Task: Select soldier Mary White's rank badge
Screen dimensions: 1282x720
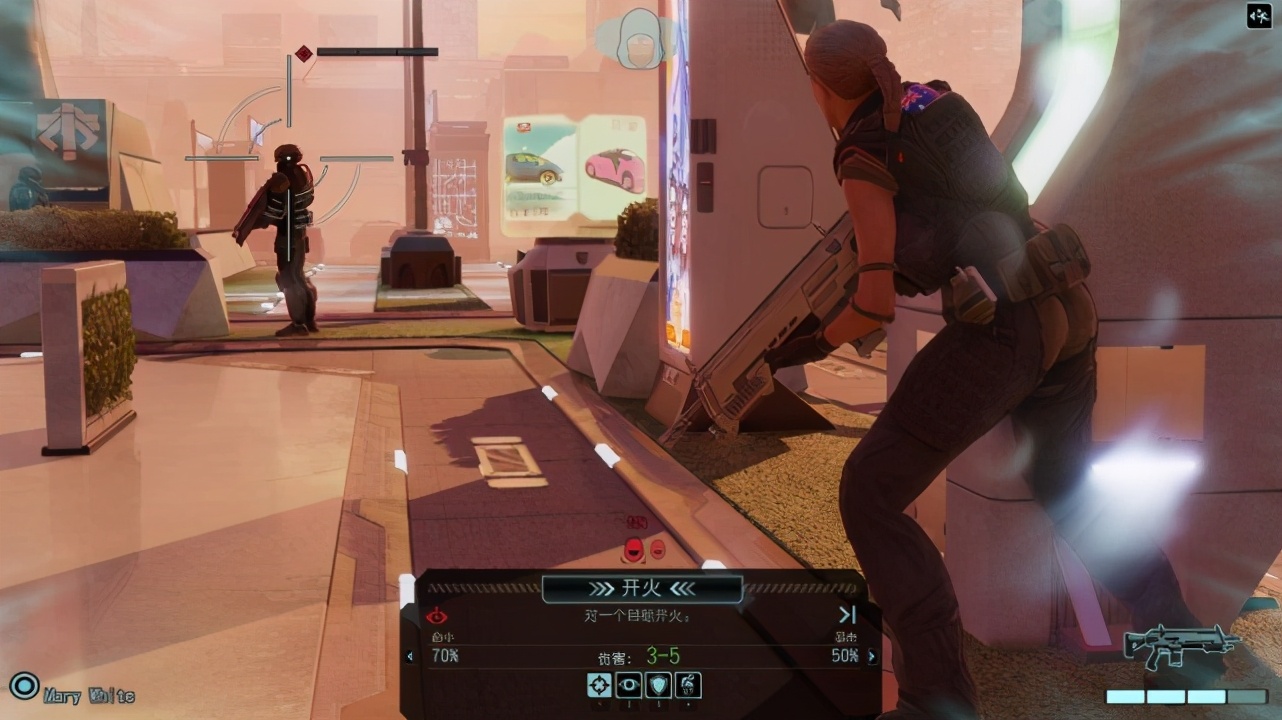Action: point(23,686)
